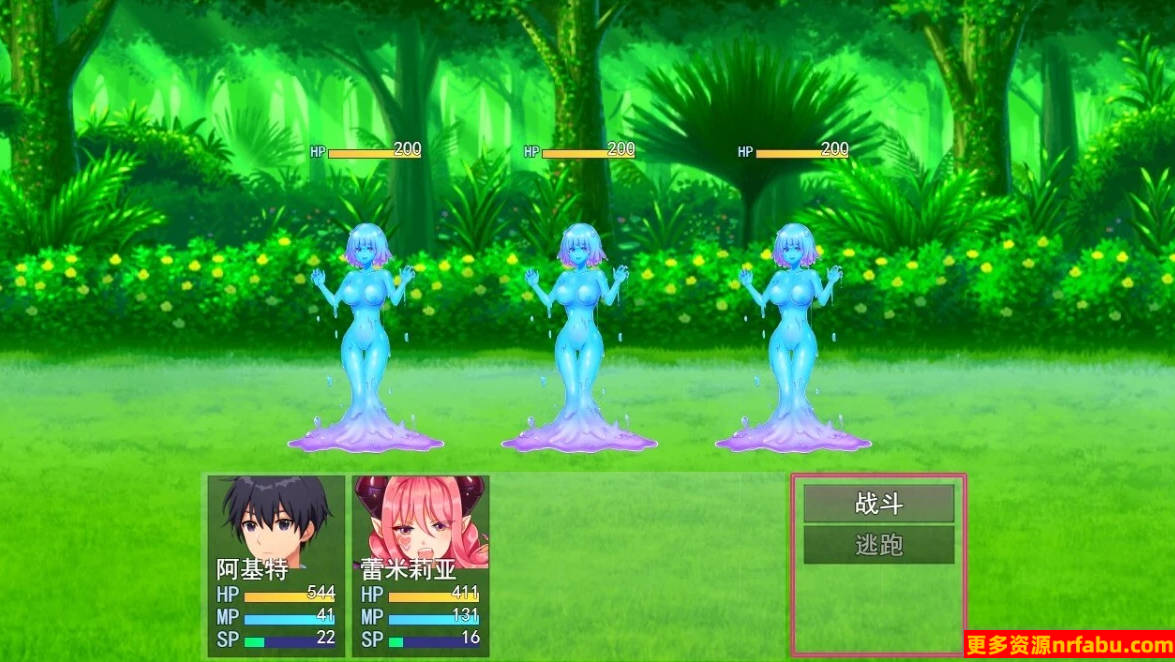Select party member 阿基特's status panel
The image size is (1175, 662).
(x=275, y=565)
